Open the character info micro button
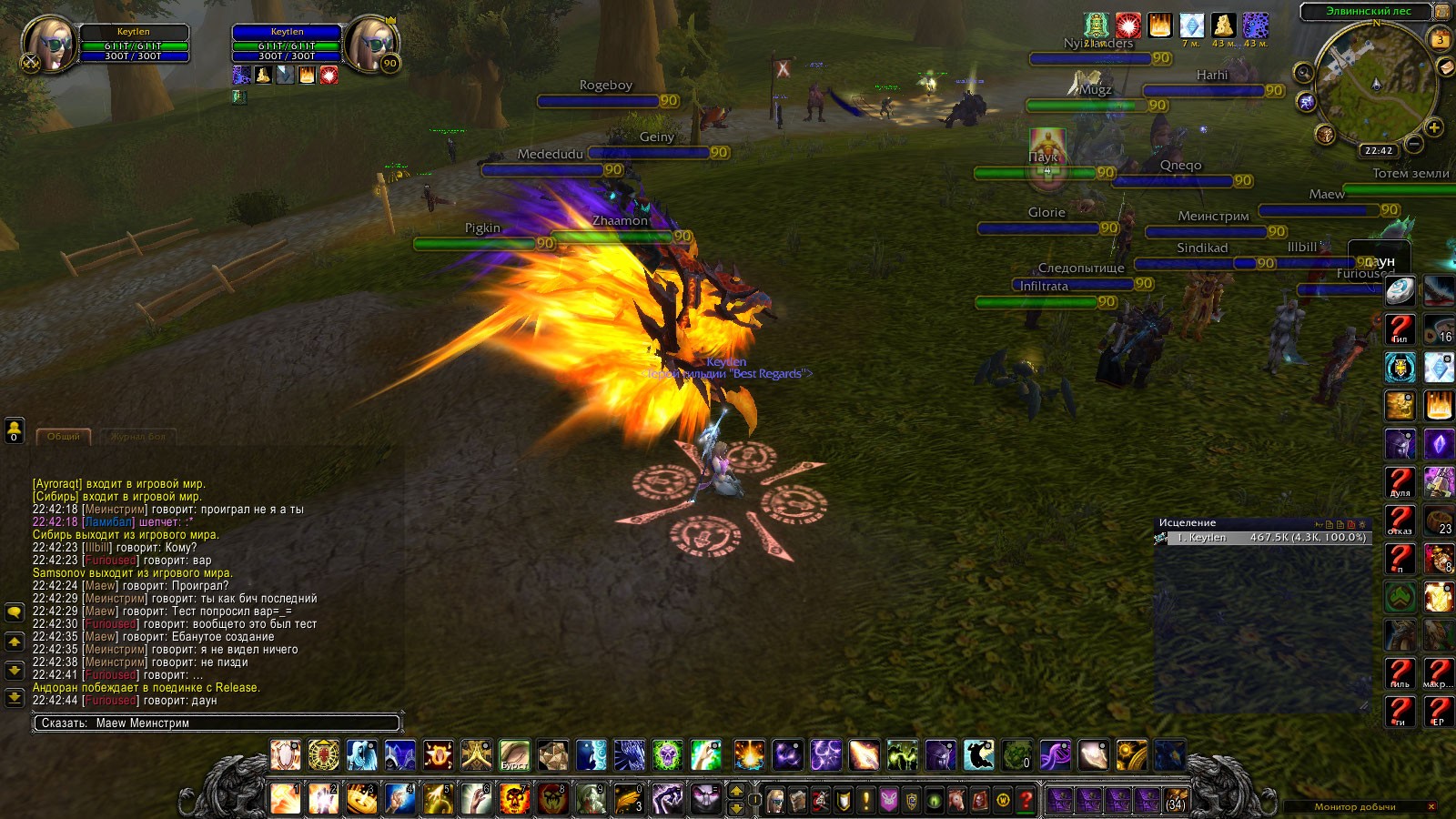The height and width of the screenshot is (819, 1456). pyautogui.click(x=775, y=800)
